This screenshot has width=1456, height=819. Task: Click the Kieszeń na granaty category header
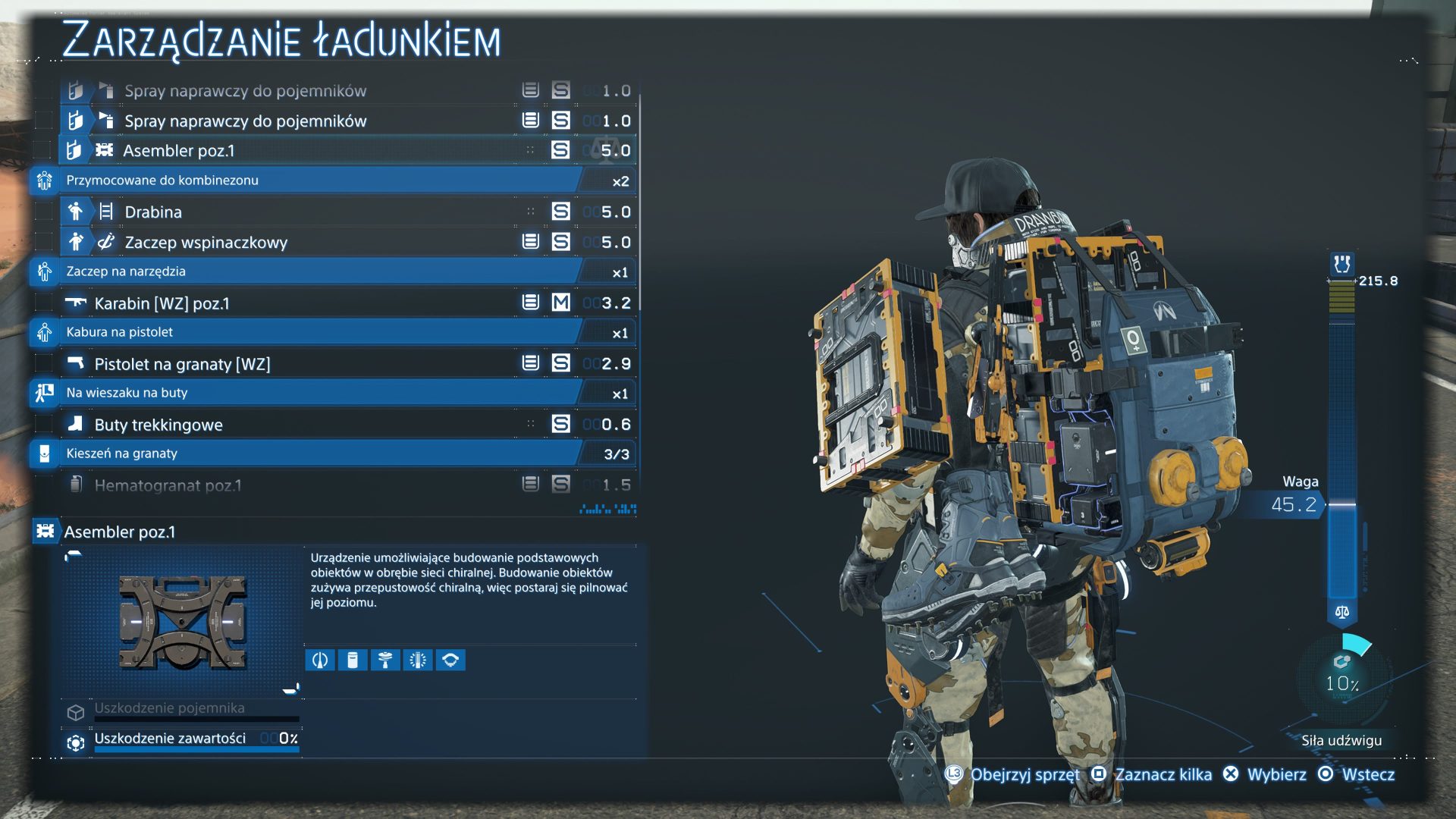tap(318, 453)
